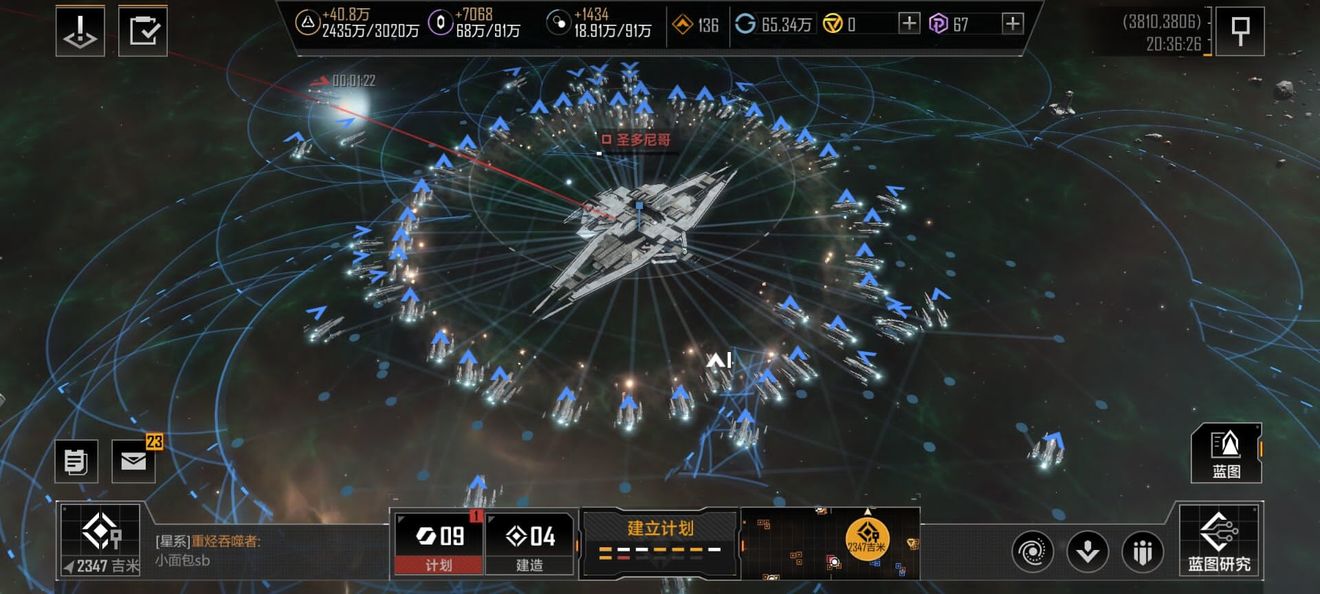Open the mail inbox with 23 messages
Screen dimensions: 1320x594
[133, 461]
